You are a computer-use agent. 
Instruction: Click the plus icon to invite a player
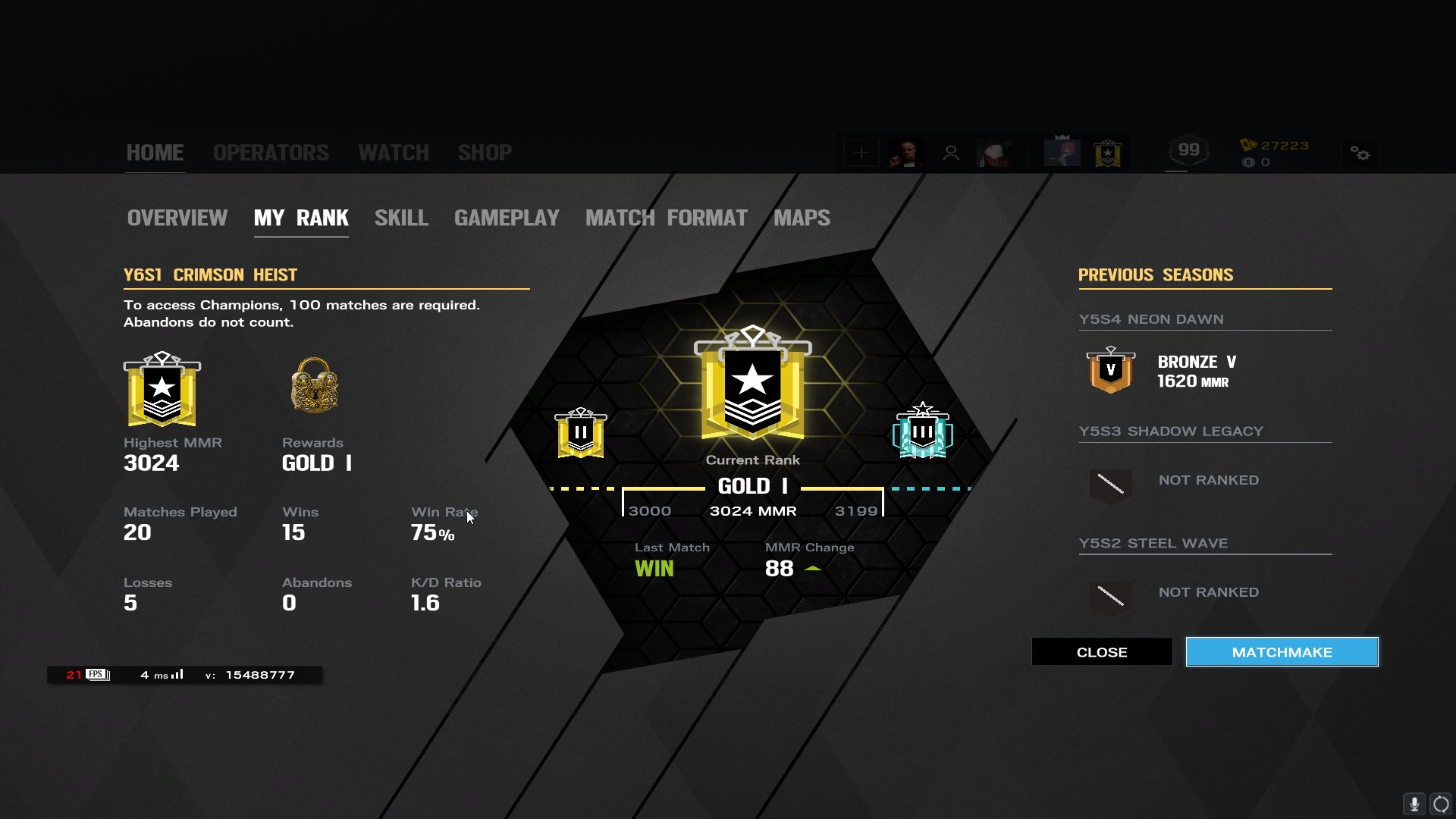[x=861, y=153]
